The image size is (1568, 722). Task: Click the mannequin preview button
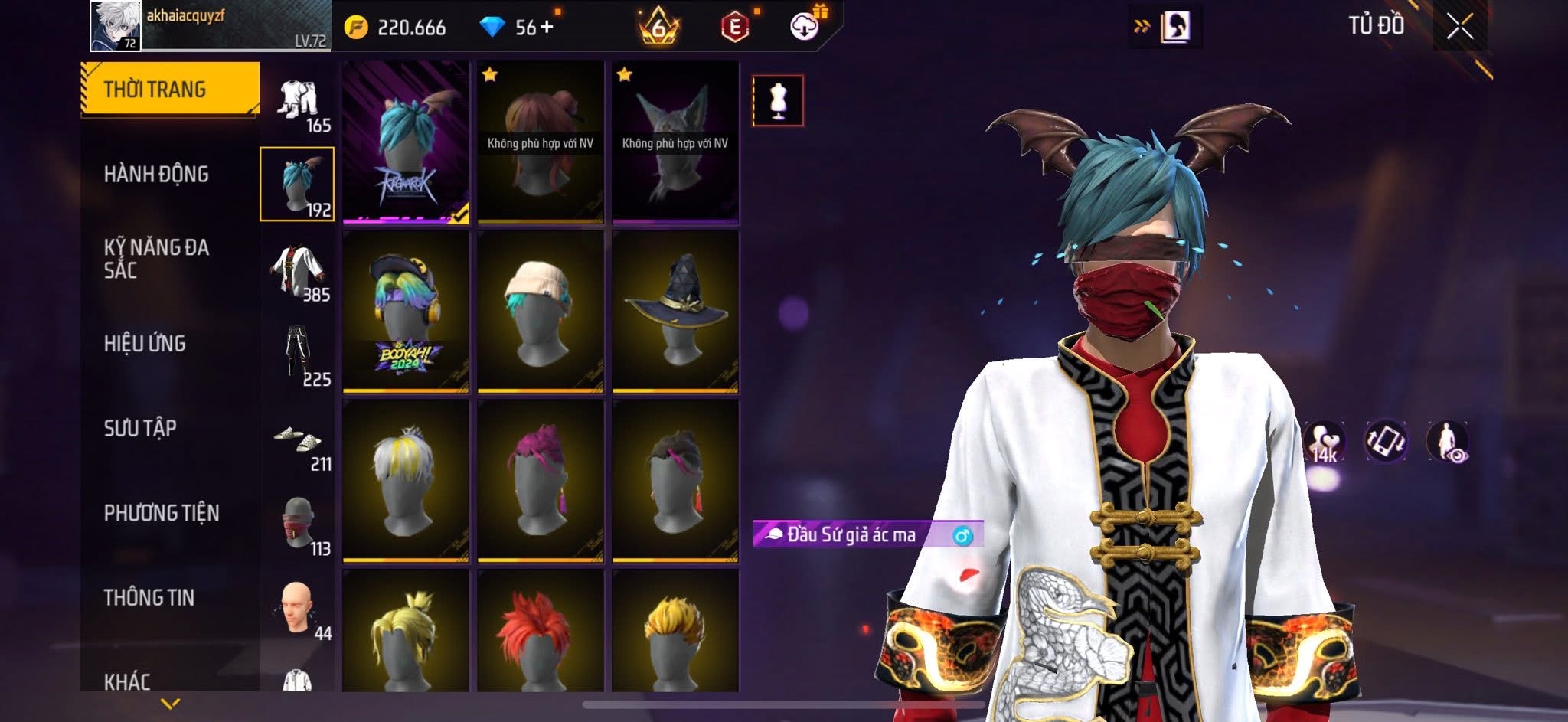[778, 100]
